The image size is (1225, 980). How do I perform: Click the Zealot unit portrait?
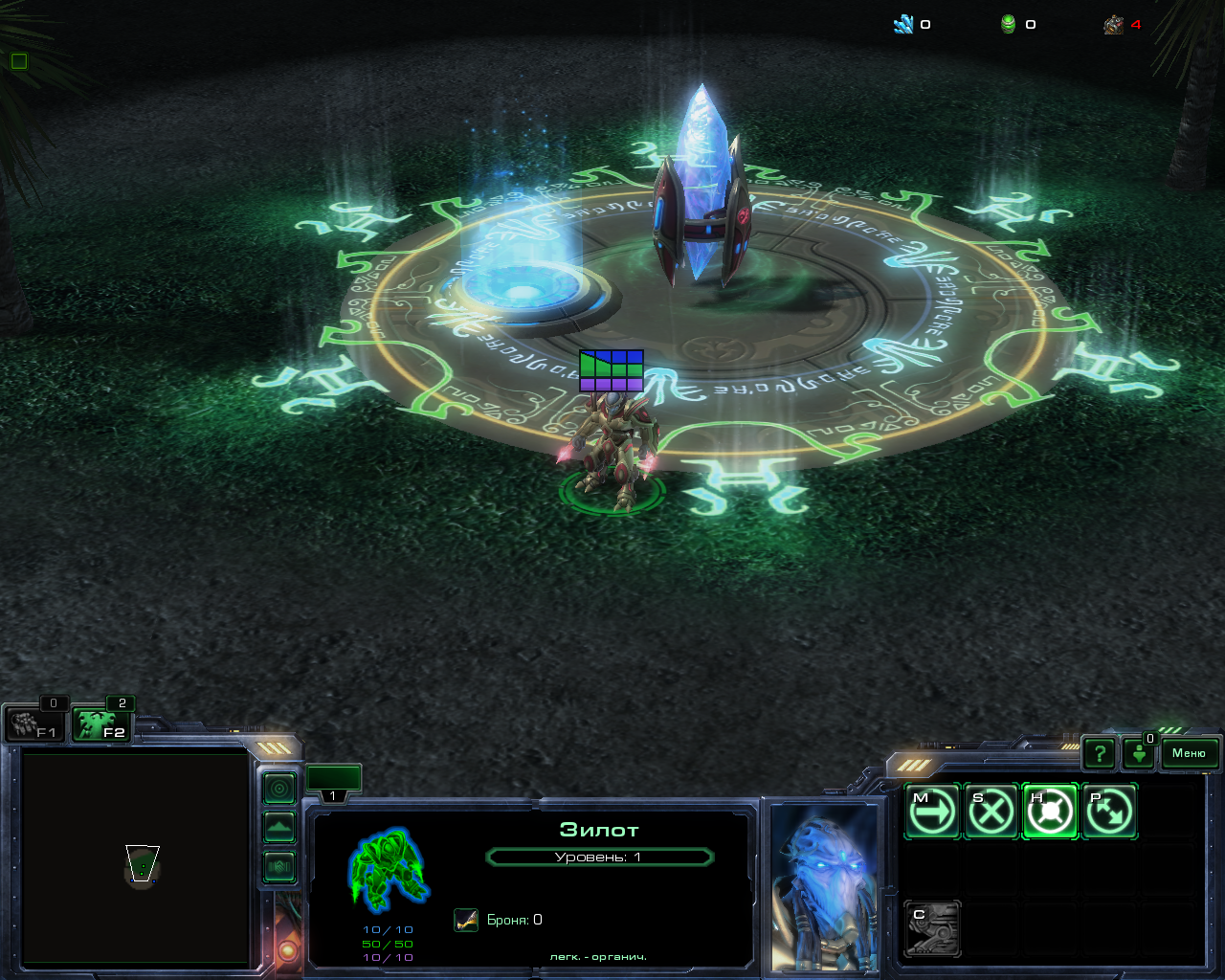click(824, 885)
